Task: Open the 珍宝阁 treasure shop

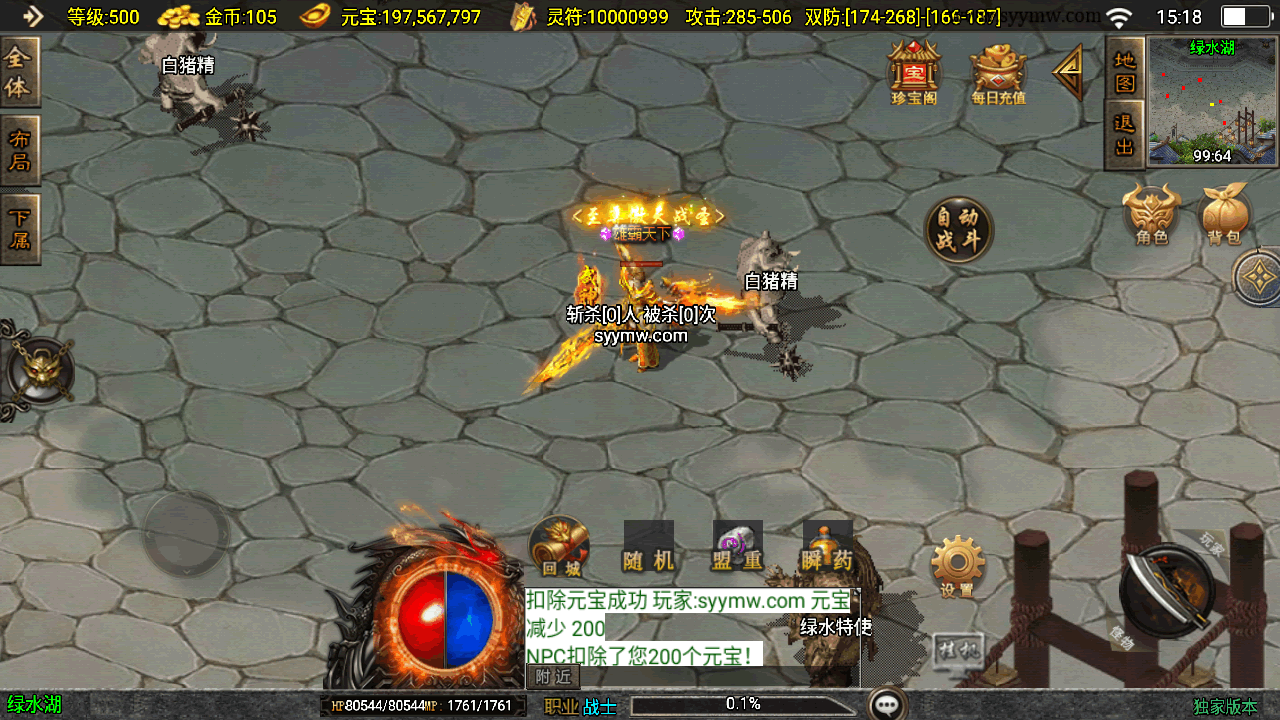Action: click(x=914, y=72)
